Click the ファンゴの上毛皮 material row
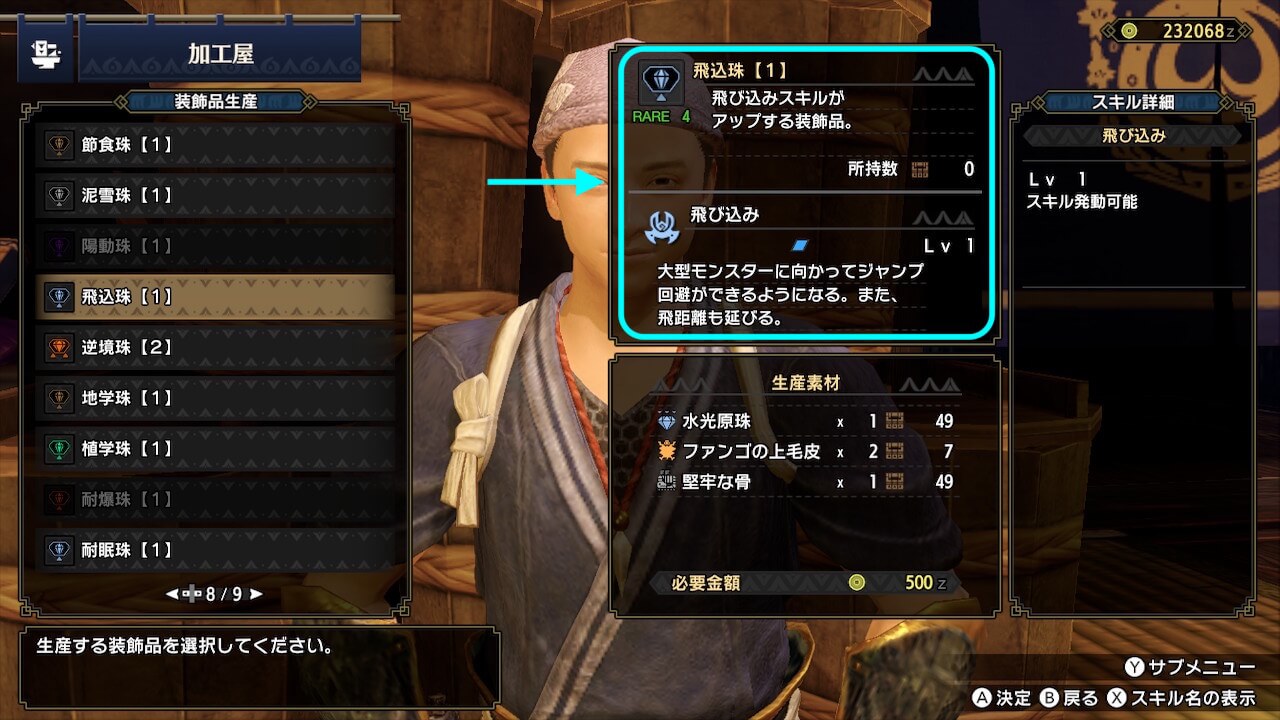 pos(805,452)
